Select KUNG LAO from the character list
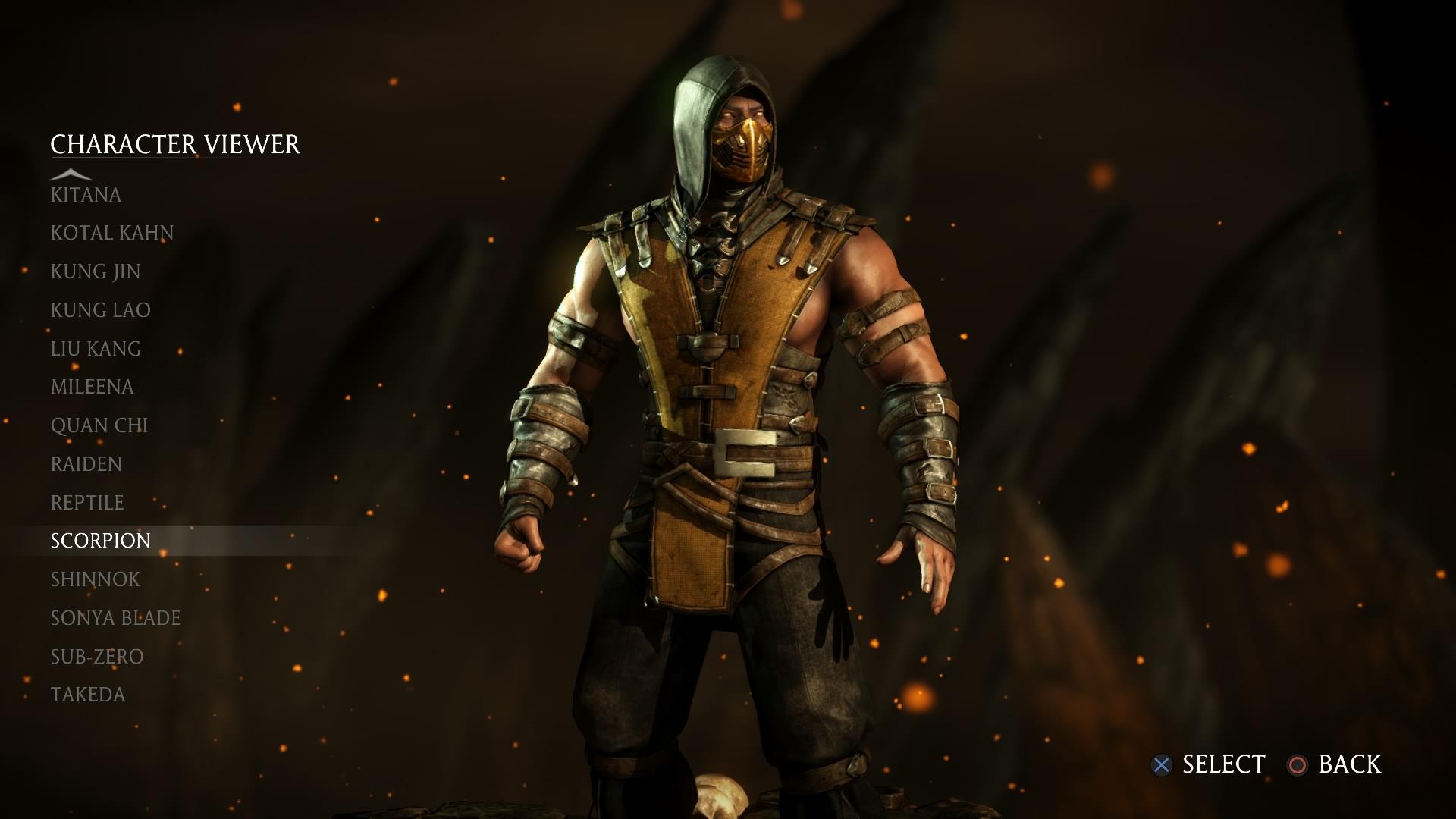The height and width of the screenshot is (819, 1456). pos(99,309)
